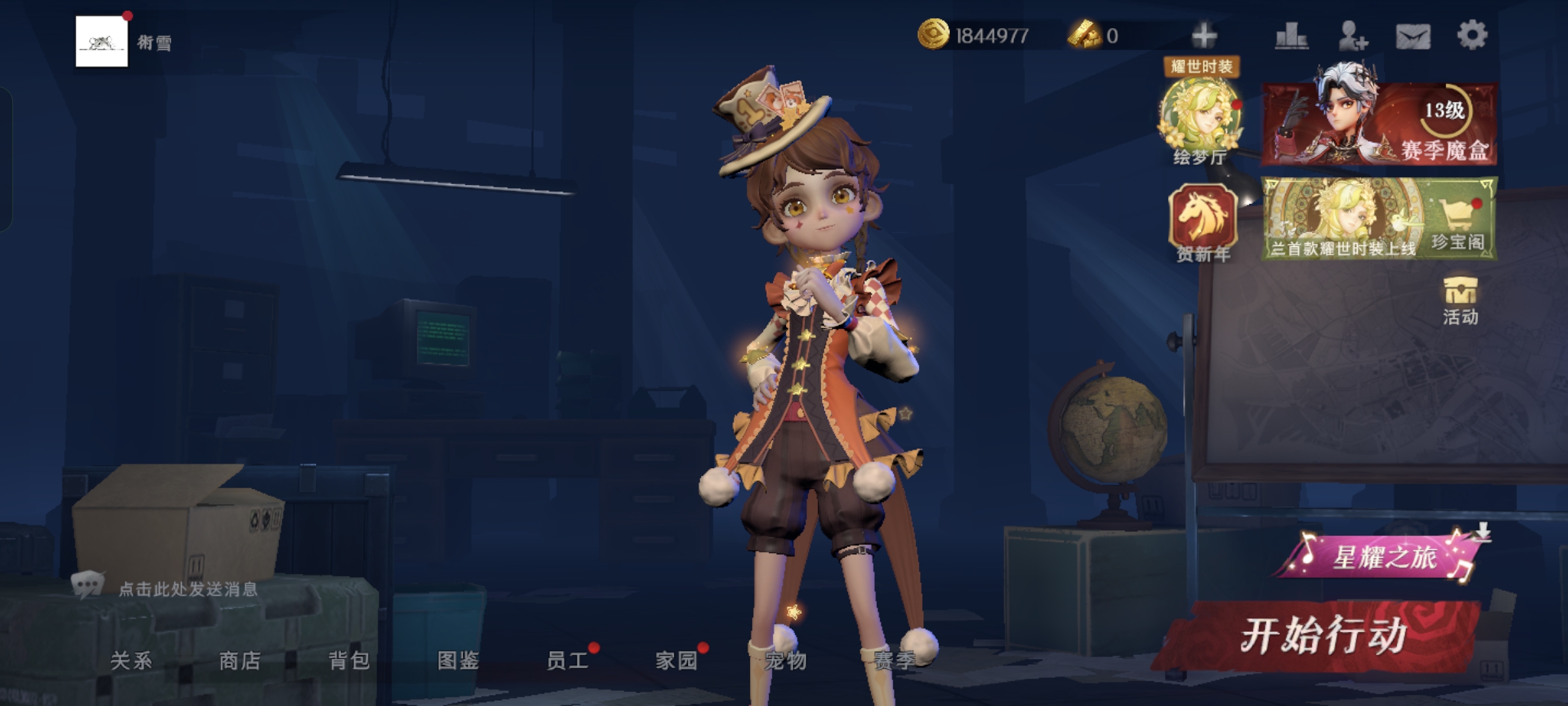
Task: Add currency with the plus button
Action: 1203,35
